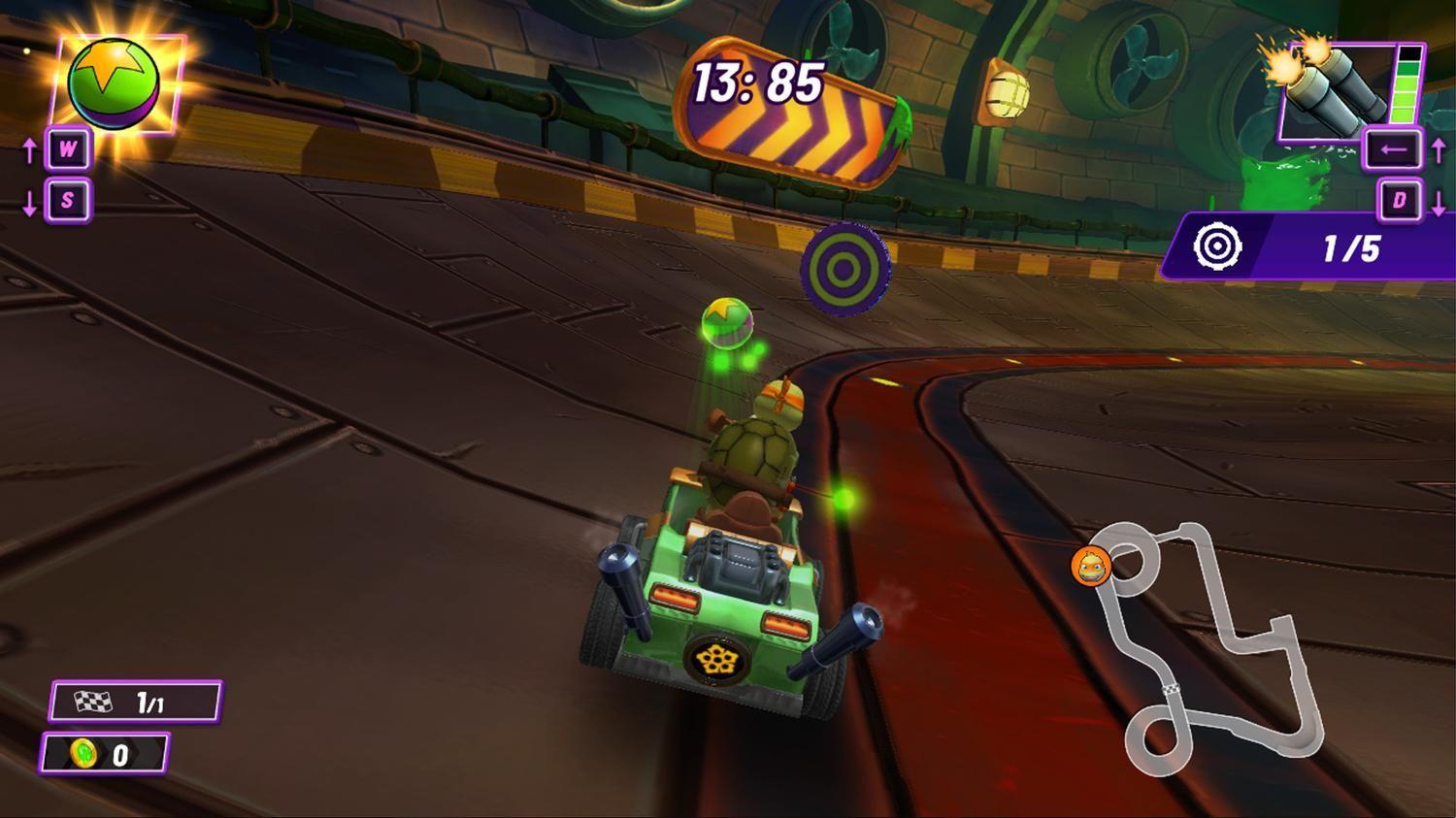Expand the up arrow next to W key

click(29, 151)
